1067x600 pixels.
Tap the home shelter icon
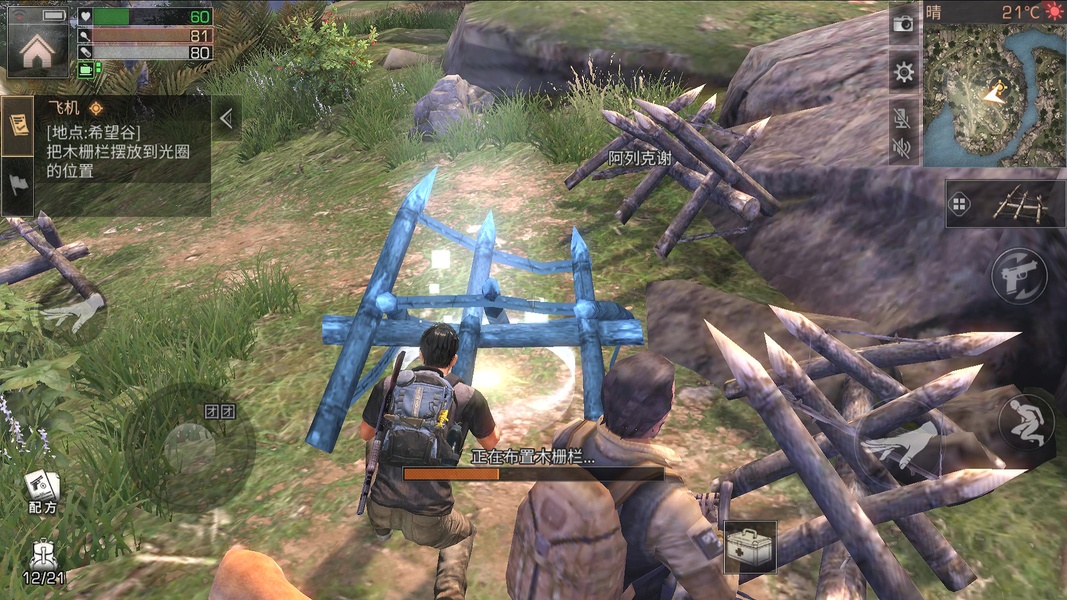[38, 50]
